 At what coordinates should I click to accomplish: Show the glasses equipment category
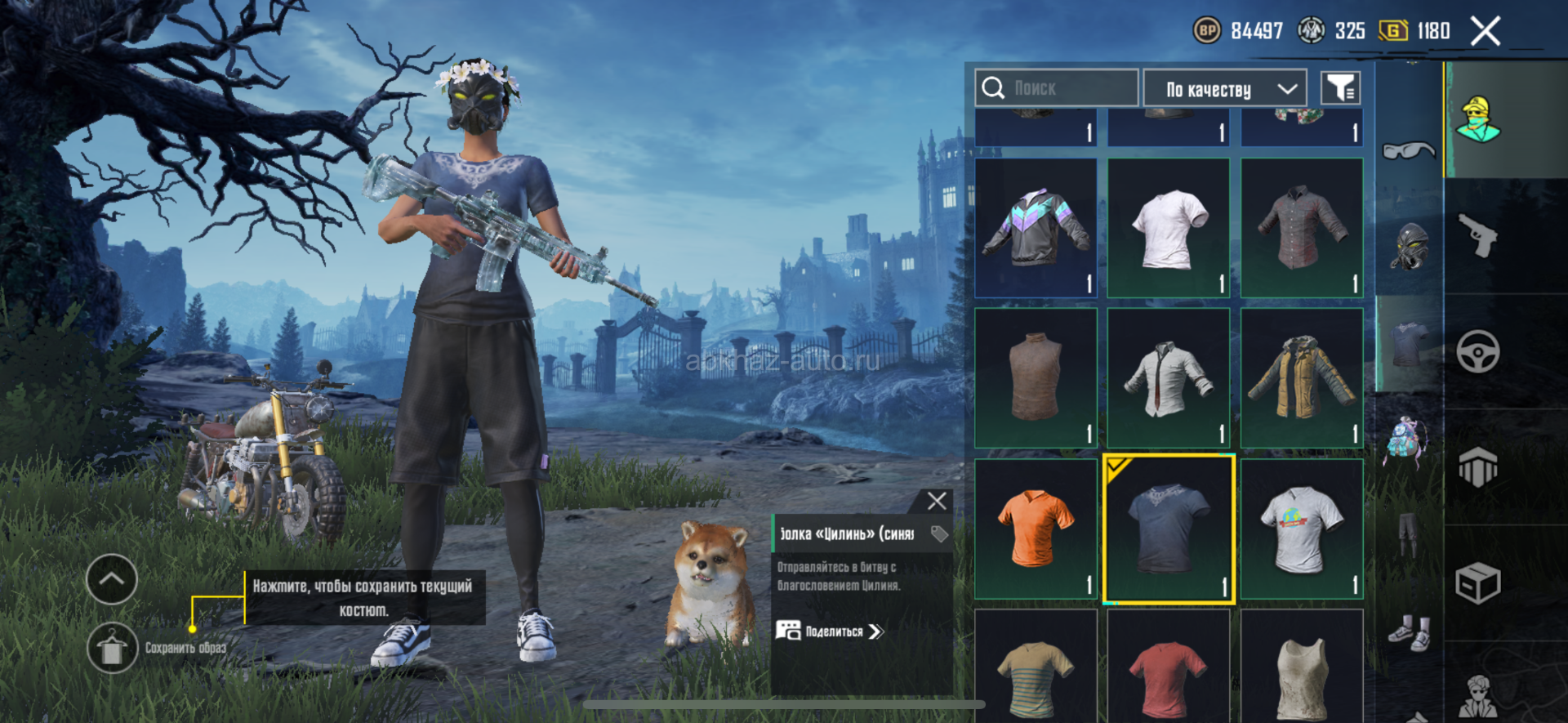coord(1409,151)
